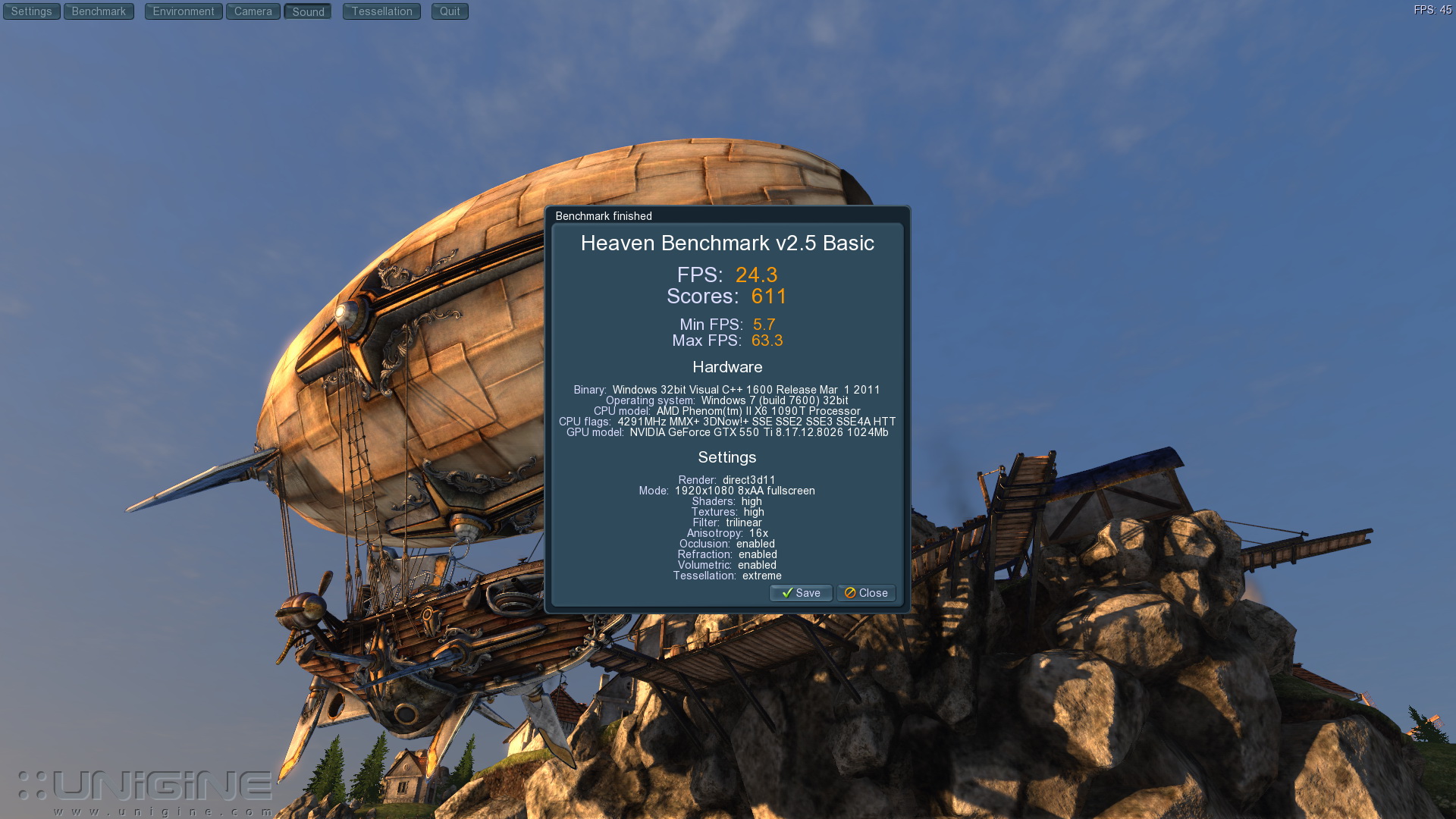
Task: Save the benchmark results
Action: [x=801, y=593]
